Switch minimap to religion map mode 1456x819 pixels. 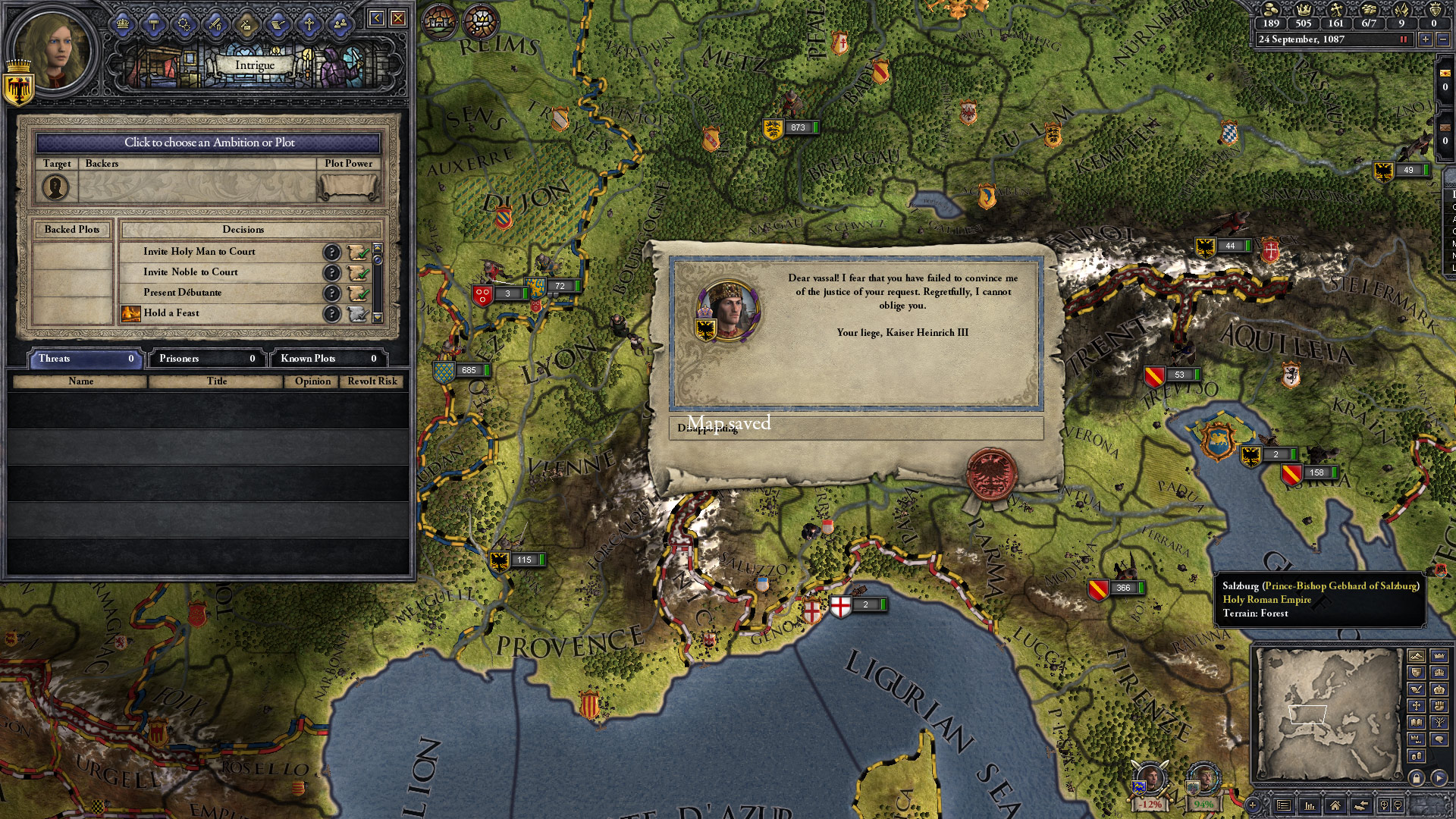pyautogui.click(x=1415, y=705)
